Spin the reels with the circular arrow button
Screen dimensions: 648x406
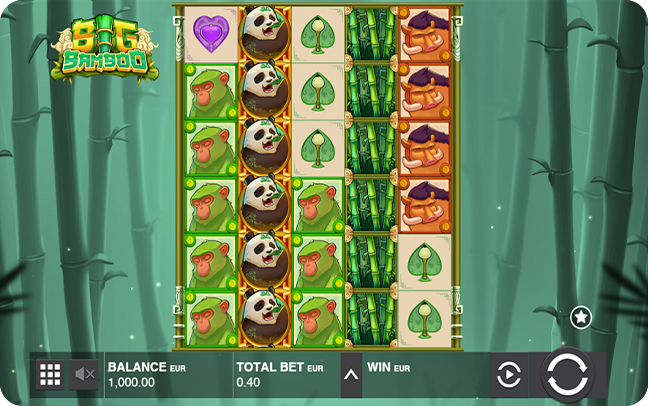(x=567, y=375)
